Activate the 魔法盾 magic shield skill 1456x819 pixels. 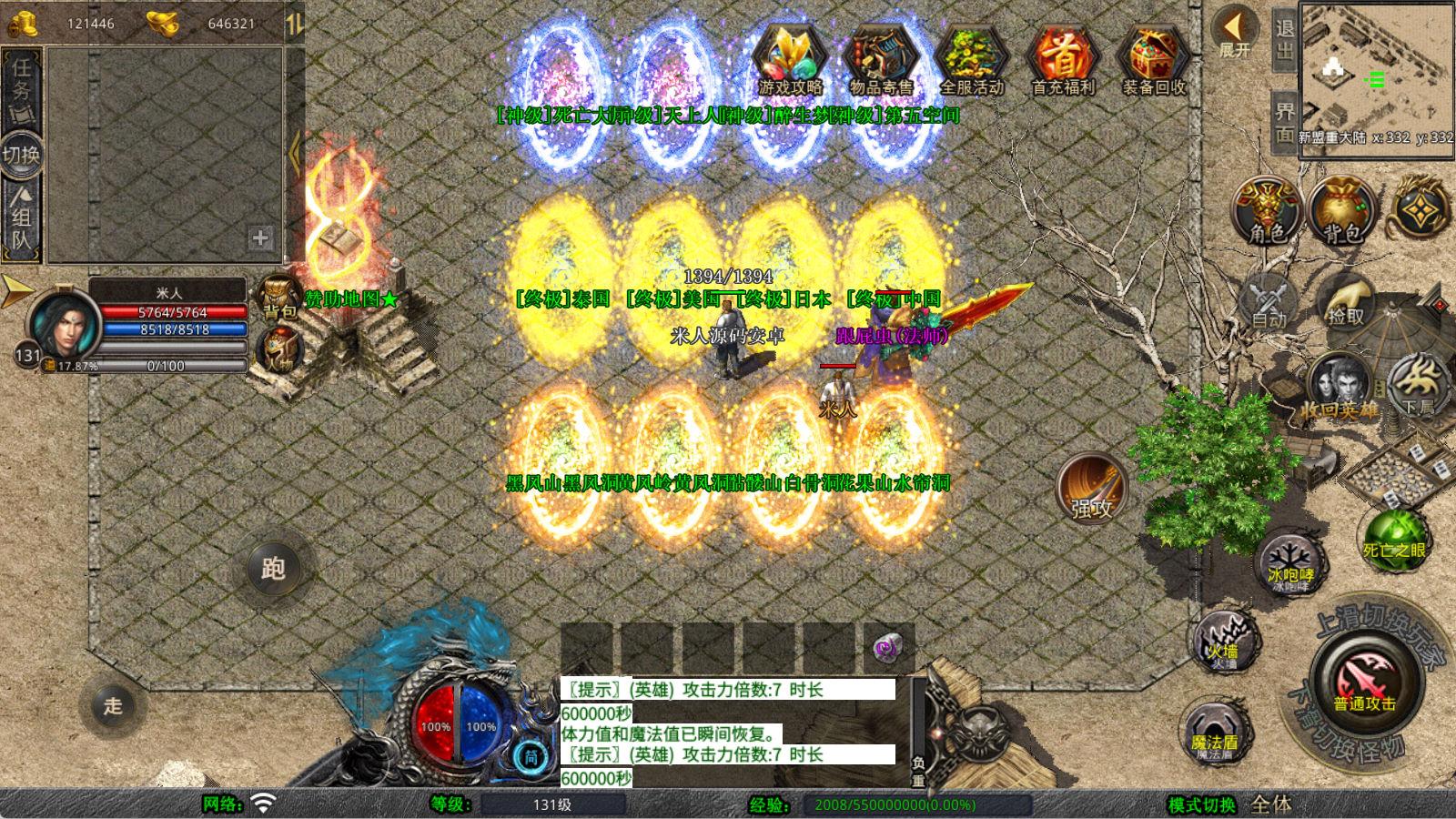tap(1214, 732)
